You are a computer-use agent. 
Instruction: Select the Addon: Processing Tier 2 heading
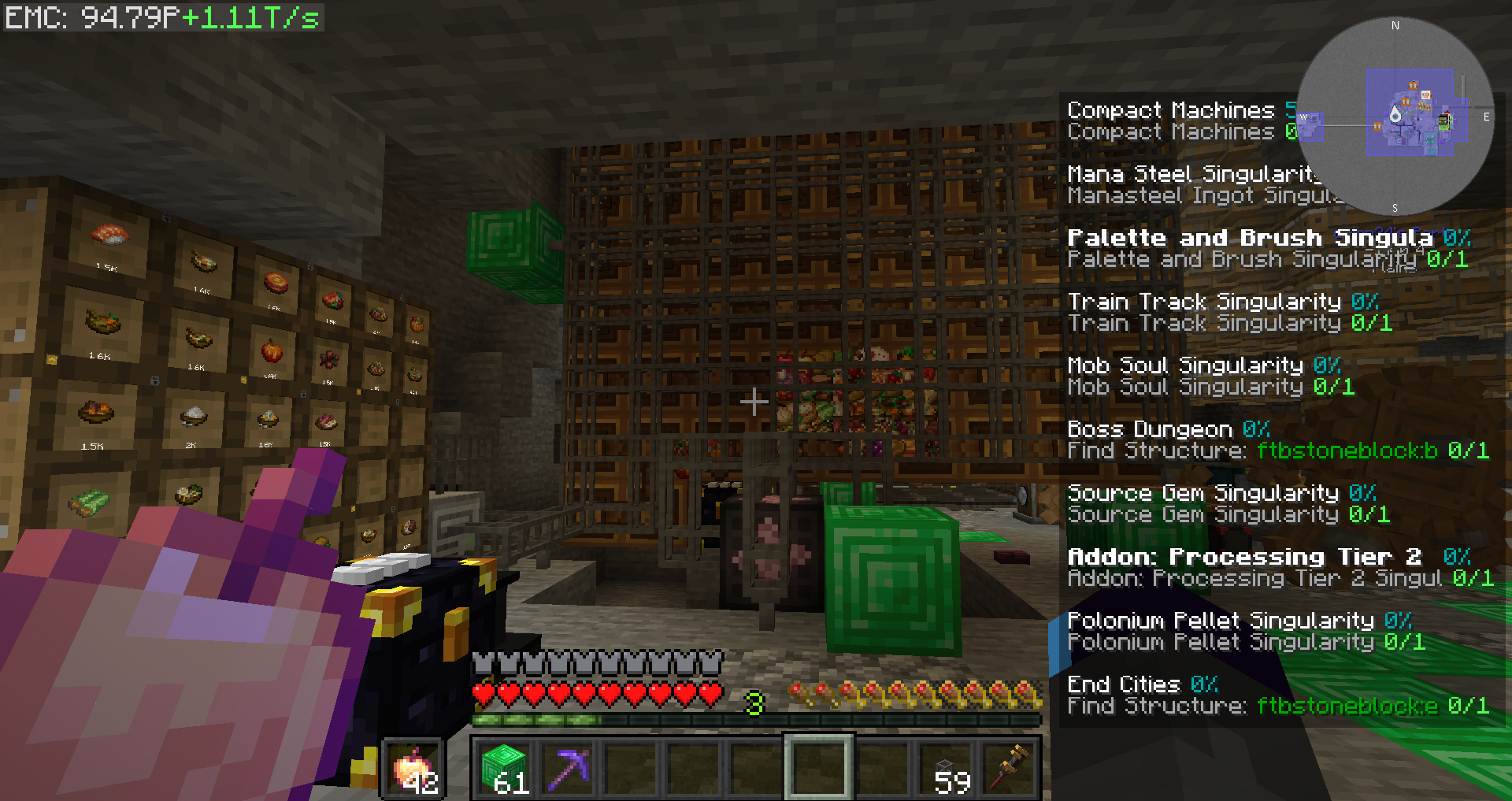(x=1244, y=556)
